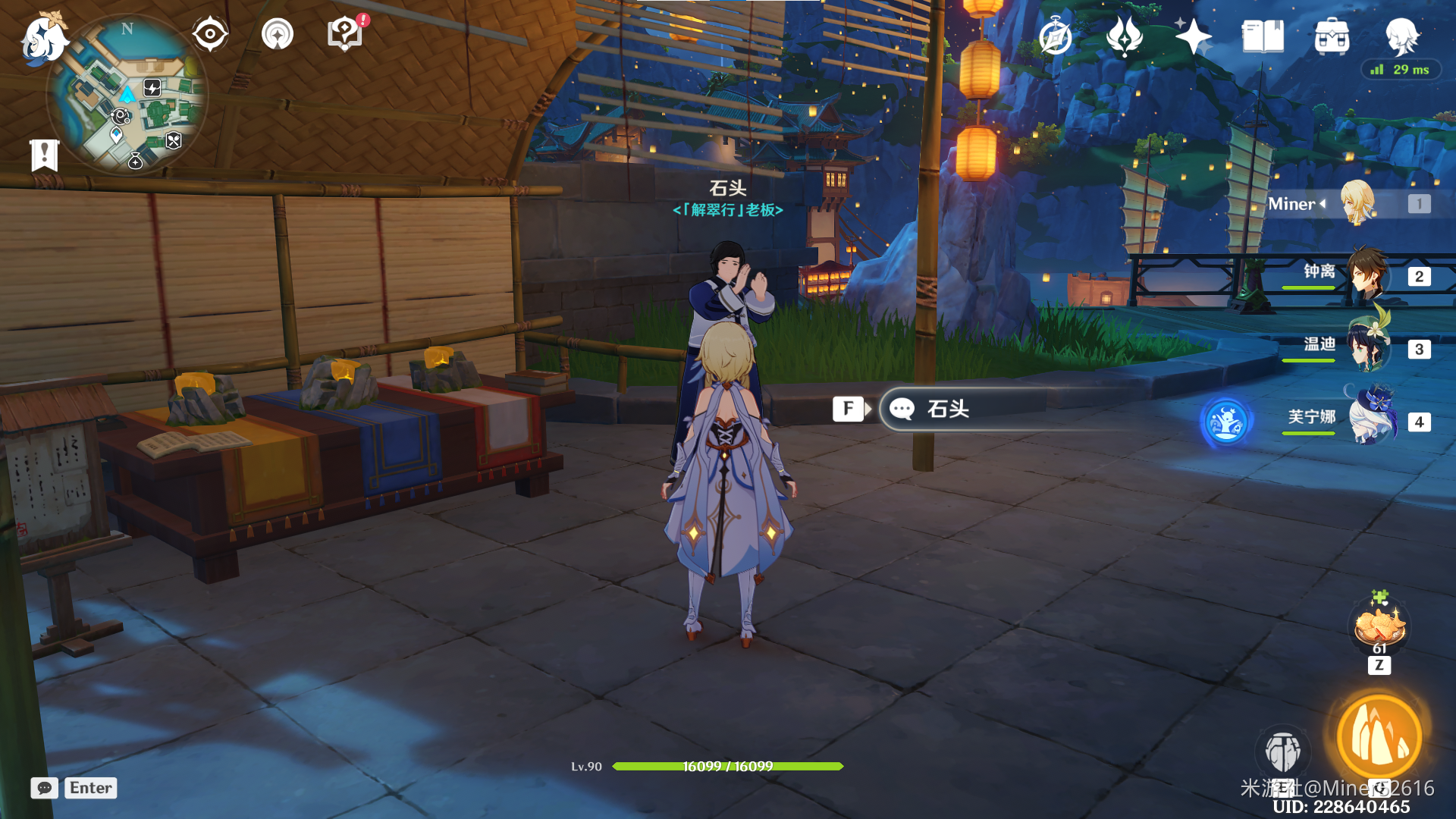Open the co-op broadcast signal icon

(278, 34)
